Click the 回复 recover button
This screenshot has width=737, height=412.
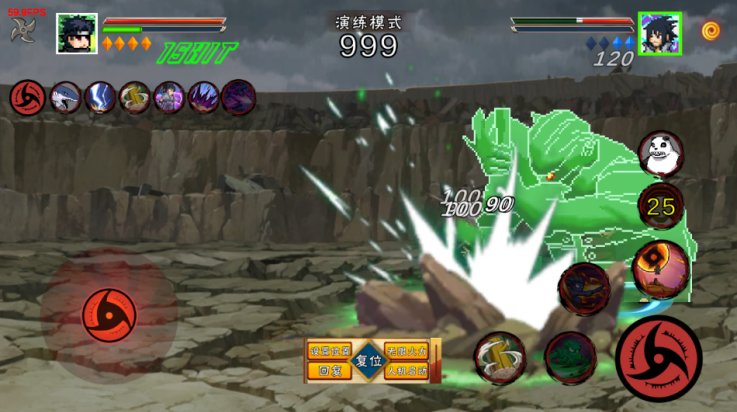(x=330, y=370)
